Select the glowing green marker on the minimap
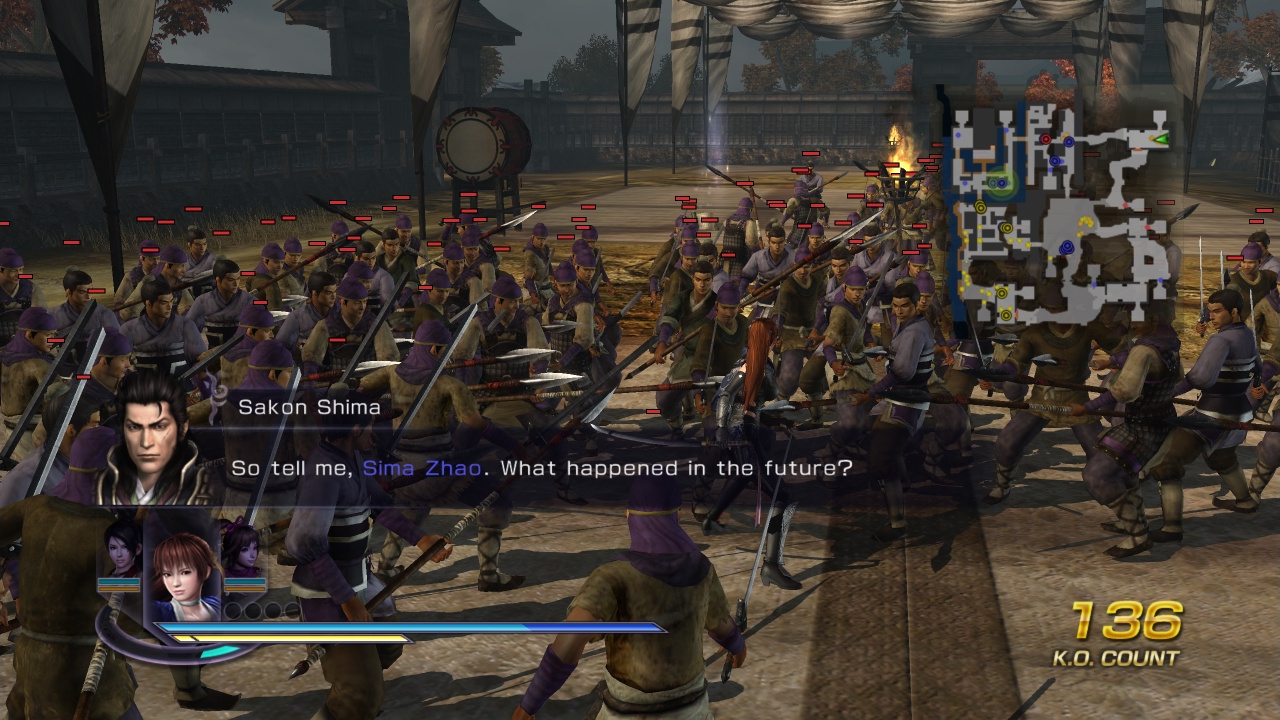1280x720 pixels. (1000, 181)
